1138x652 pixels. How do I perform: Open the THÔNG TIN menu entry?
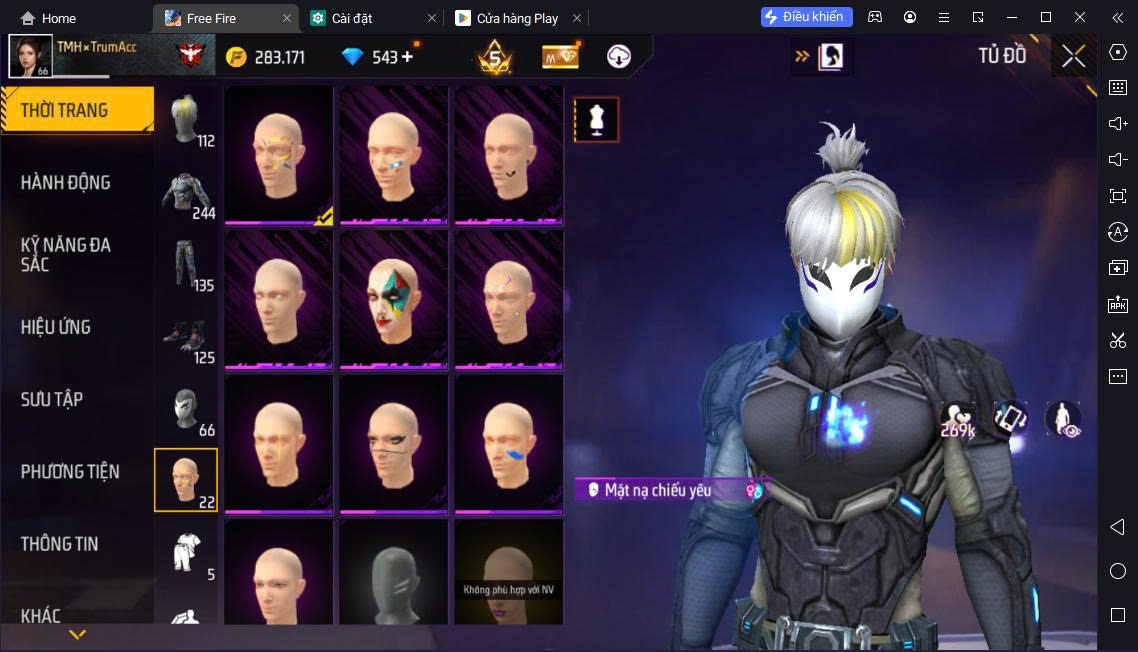60,544
